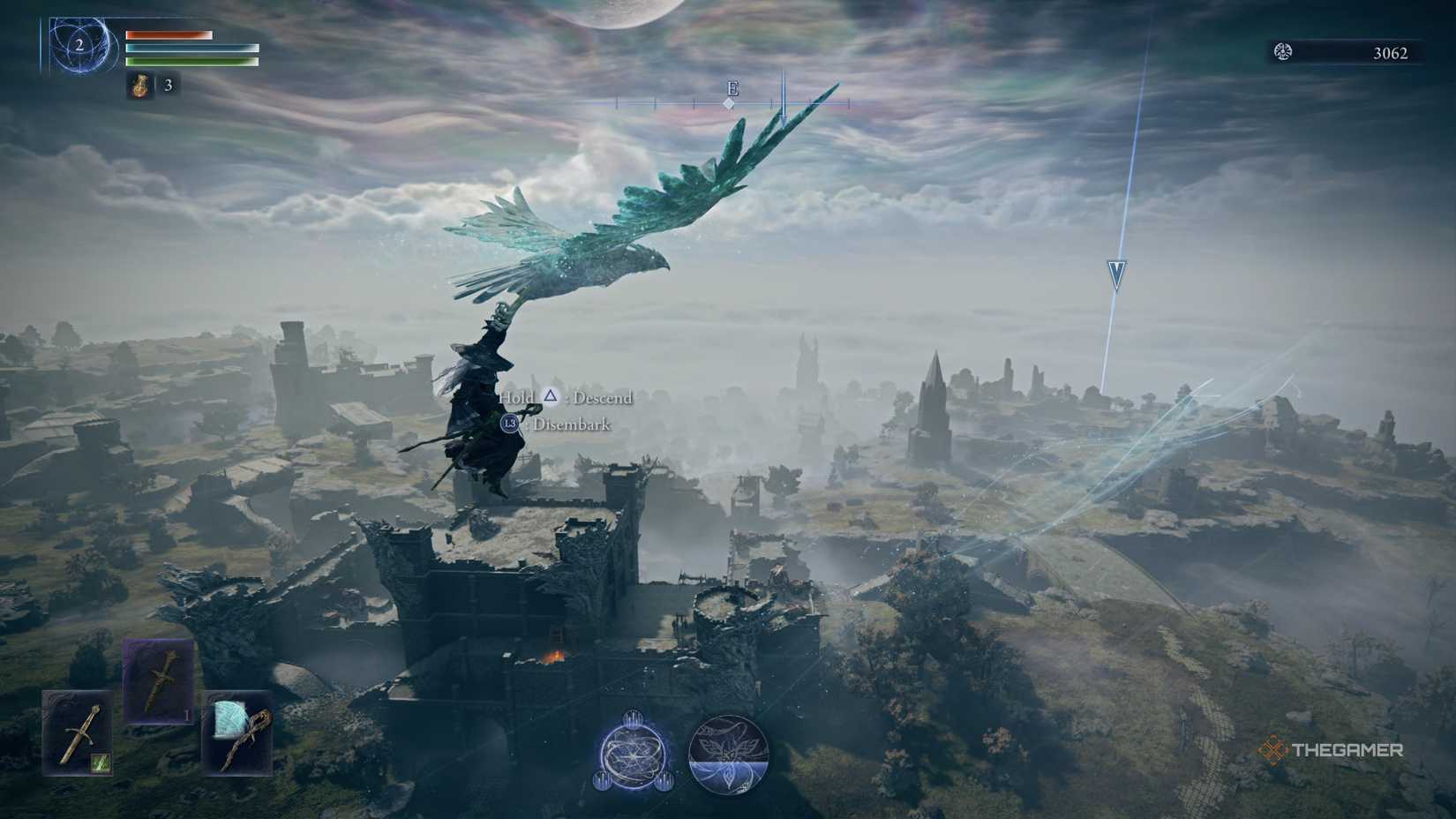Click the triangle button glyph beside Hold
The width and height of the screenshot is (1456, 819).
click(x=551, y=398)
